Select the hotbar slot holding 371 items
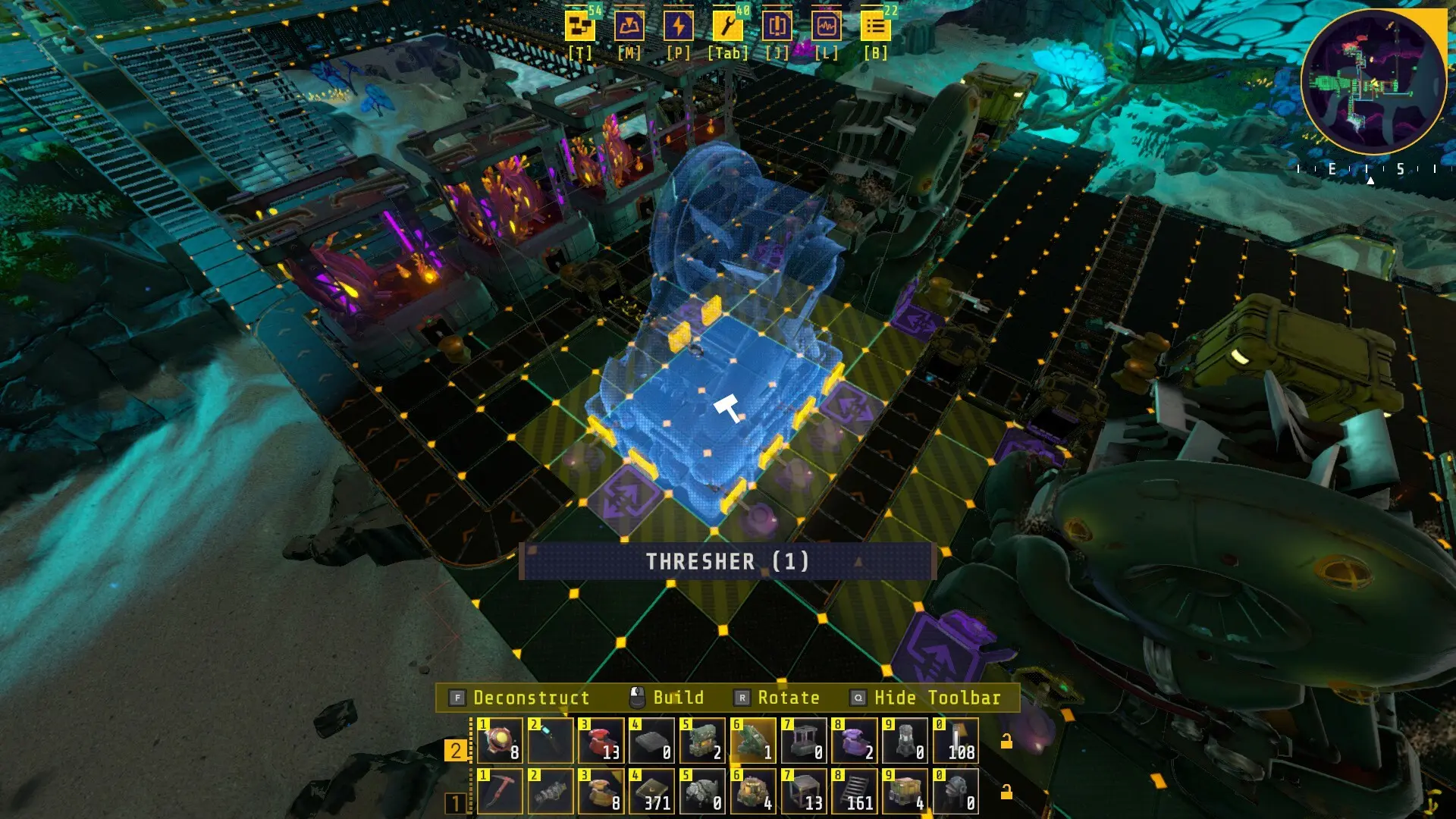 coord(651,792)
